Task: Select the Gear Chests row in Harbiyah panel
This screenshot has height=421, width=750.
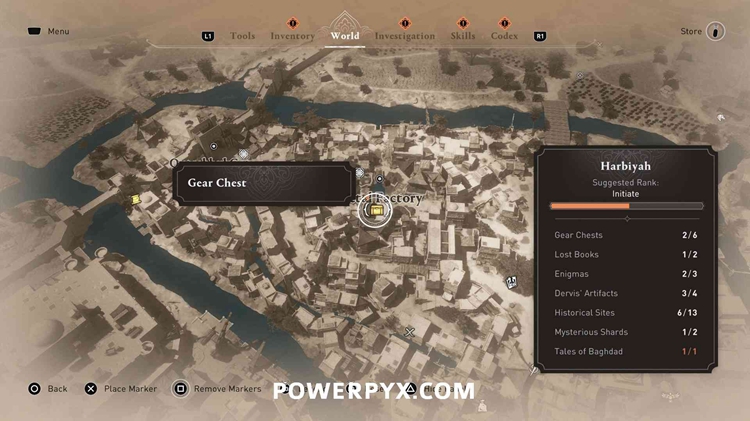Action: 627,235
